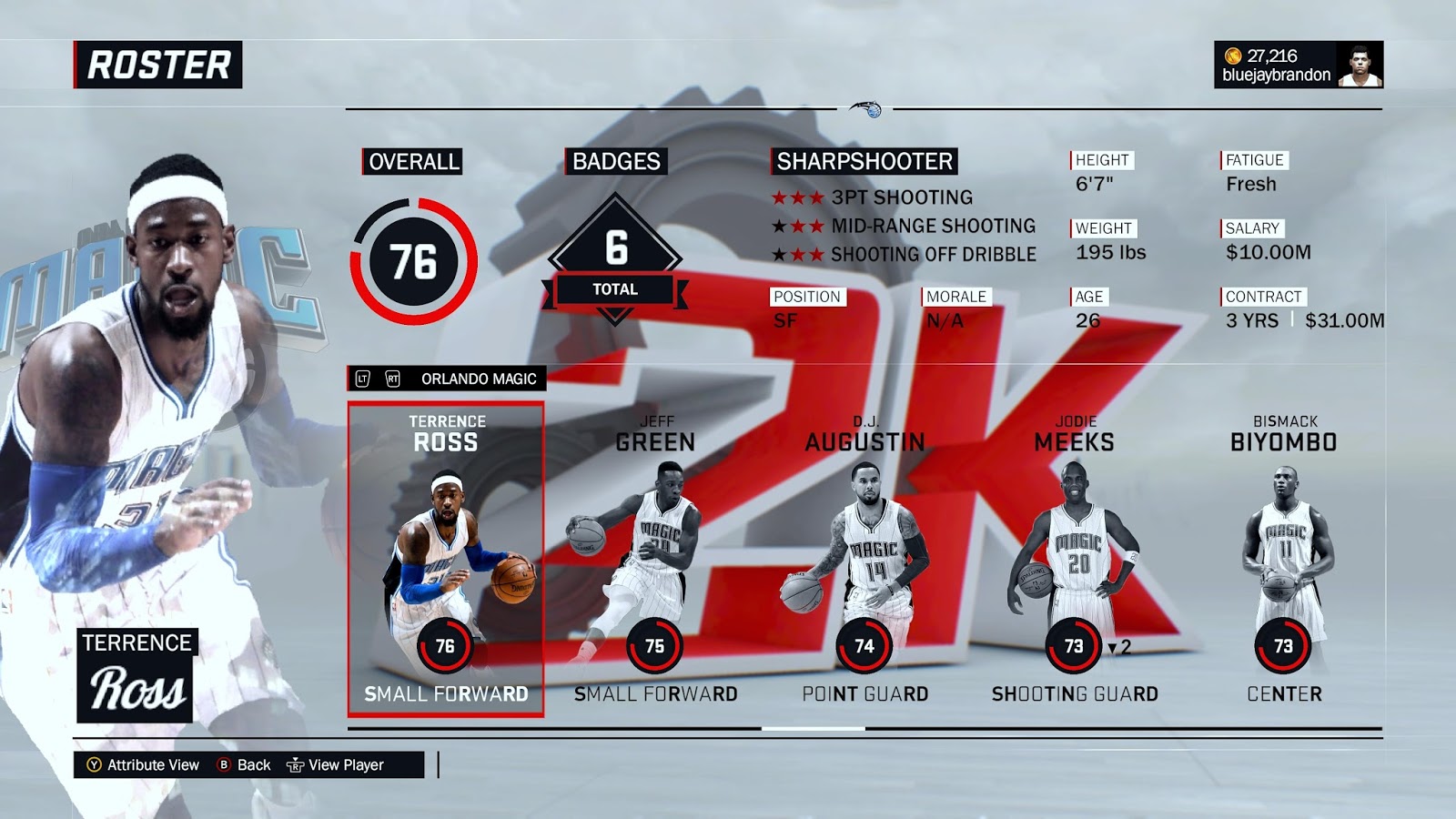This screenshot has width=1456, height=819.
Task: Click the VC coin currency icon
Action: 1231,54
